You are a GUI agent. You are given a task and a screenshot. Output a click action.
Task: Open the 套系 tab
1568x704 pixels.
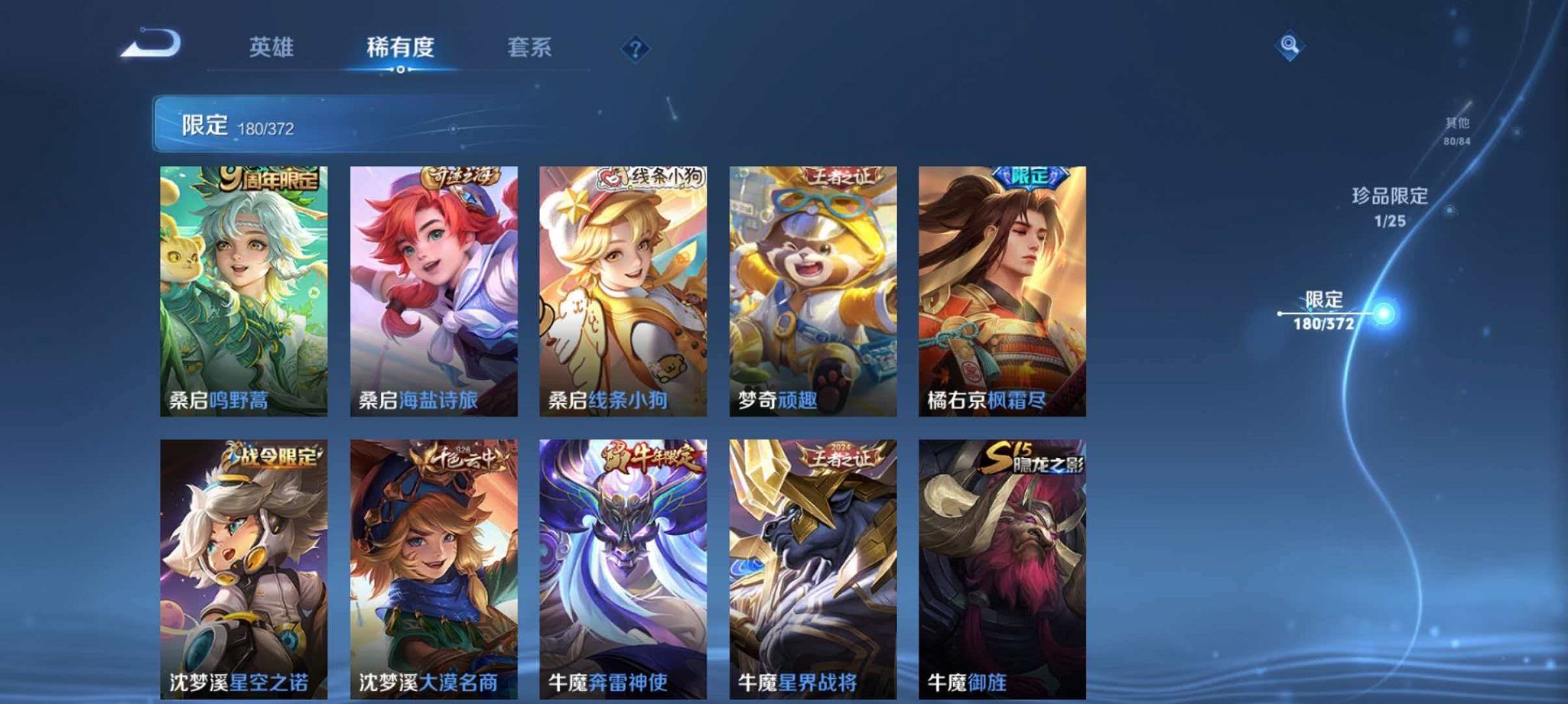[x=531, y=47]
